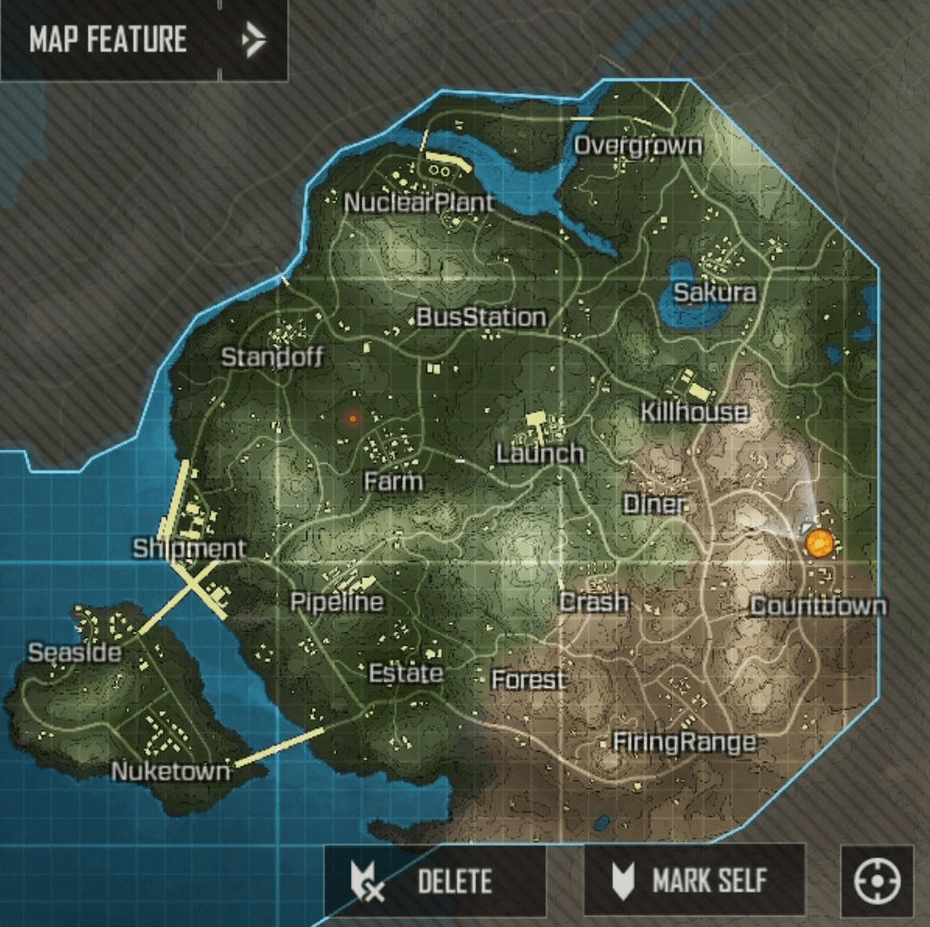The width and height of the screenshot is (930, 927).
Task: Click the orange player marker near Countdown
Action: [819, 543]
